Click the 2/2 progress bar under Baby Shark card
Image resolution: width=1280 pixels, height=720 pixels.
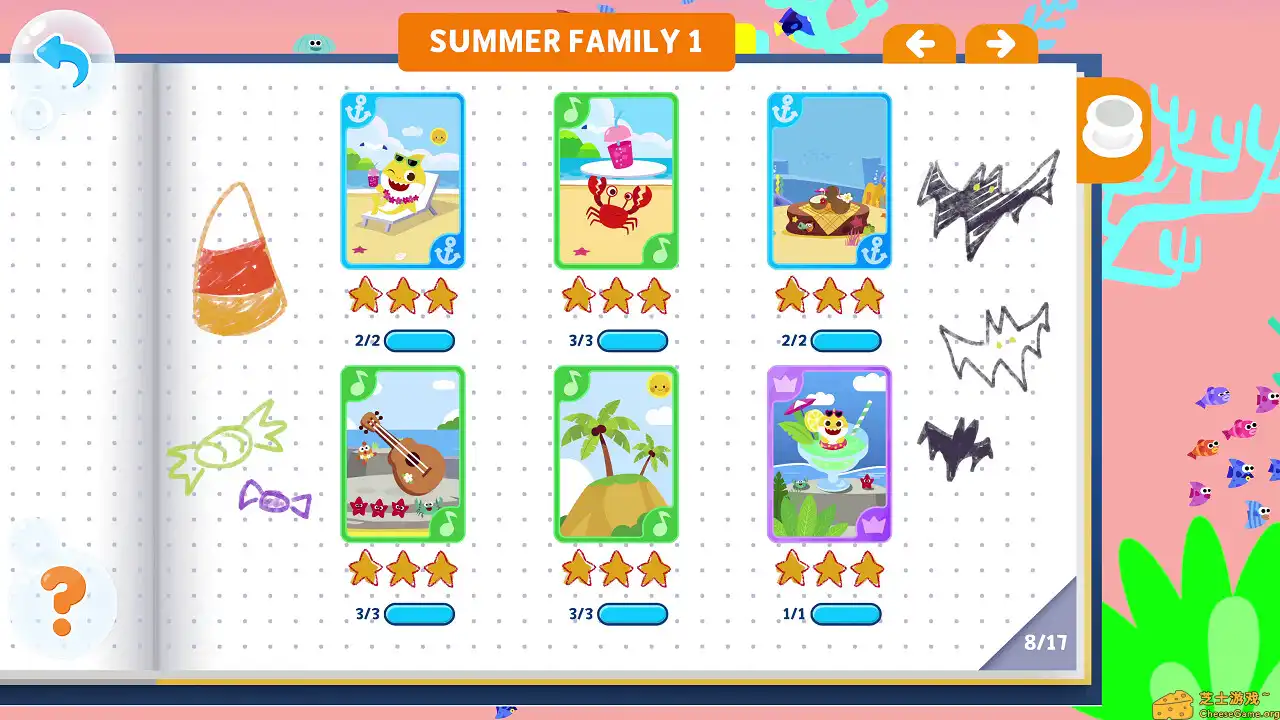(420, 341)
